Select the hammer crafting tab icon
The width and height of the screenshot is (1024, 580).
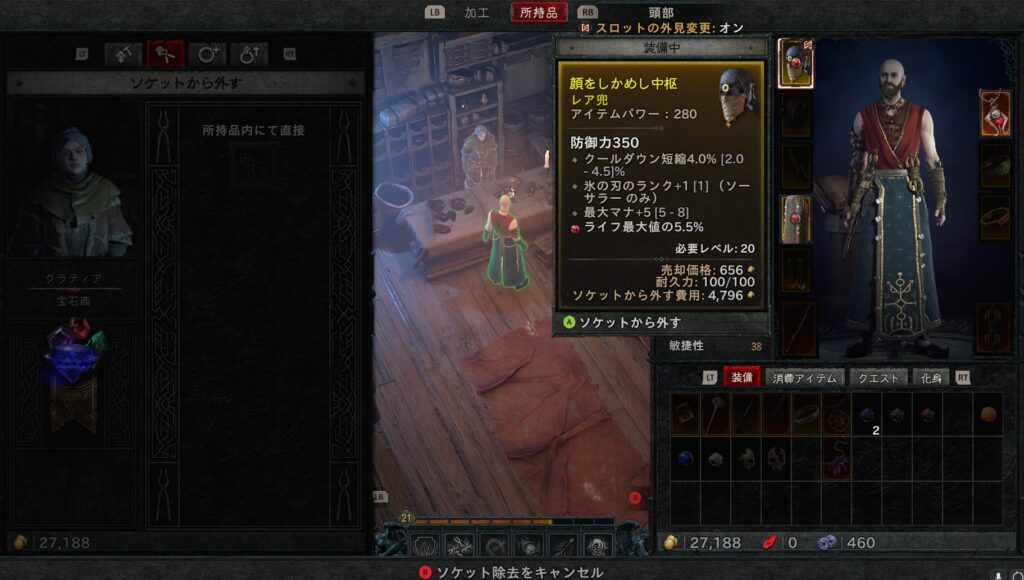point(123,54)
